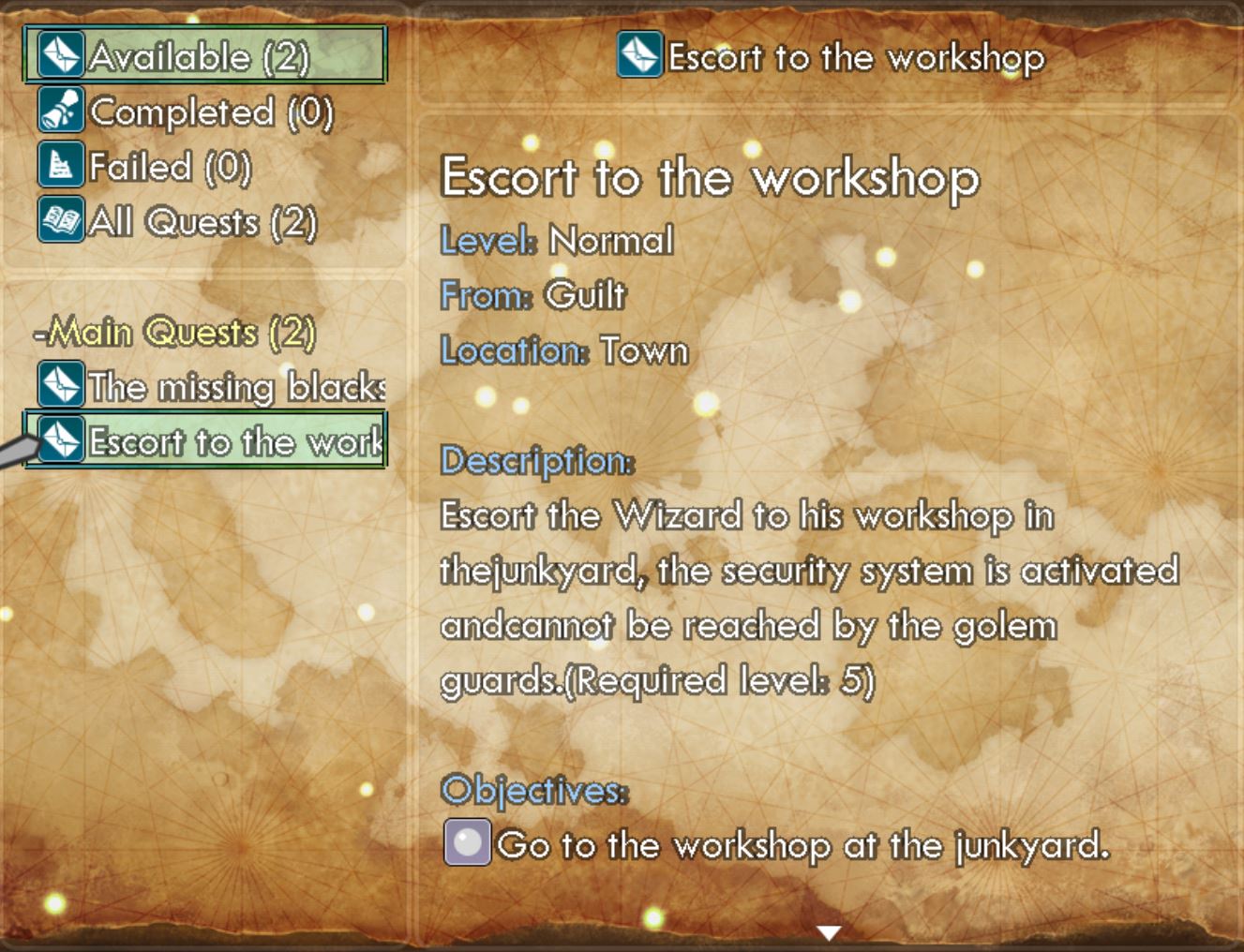The width and height of the screenshot is (1244, 952).
Task: Collapse the Main Quests group header
Action: (175, 333)
